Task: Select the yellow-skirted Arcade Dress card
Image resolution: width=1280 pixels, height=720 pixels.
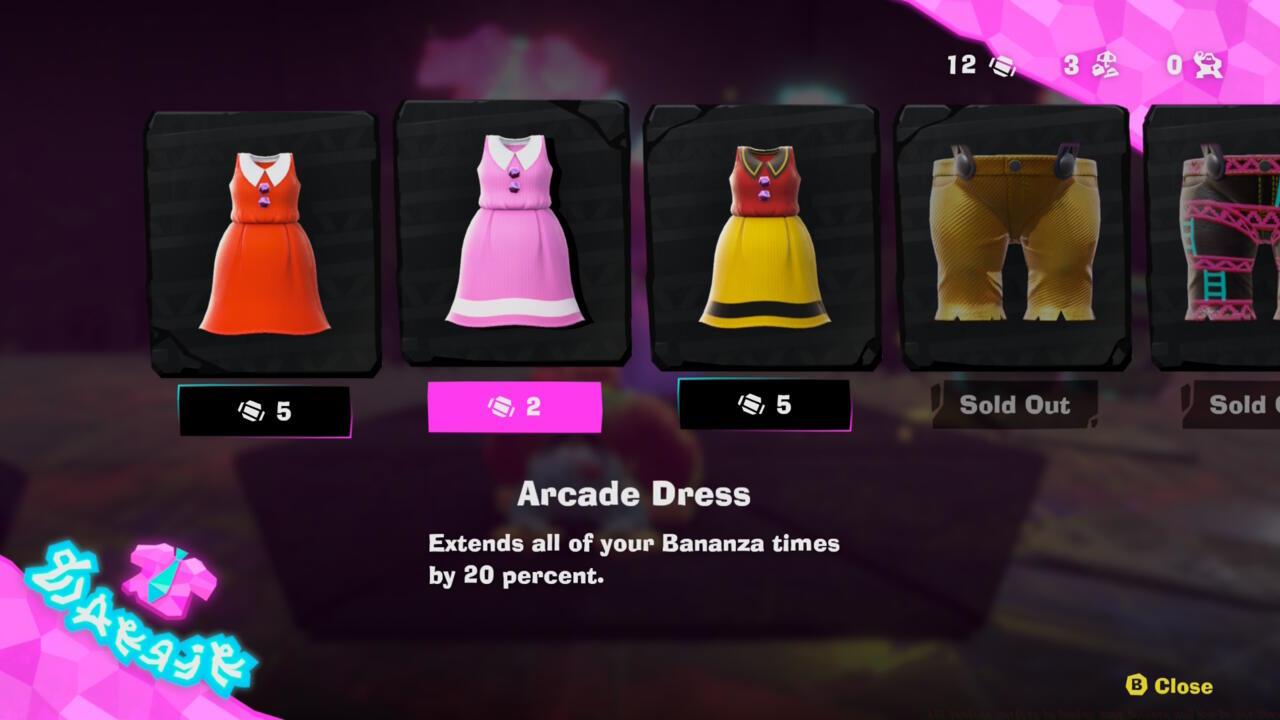Action: [x=767, y=240]
